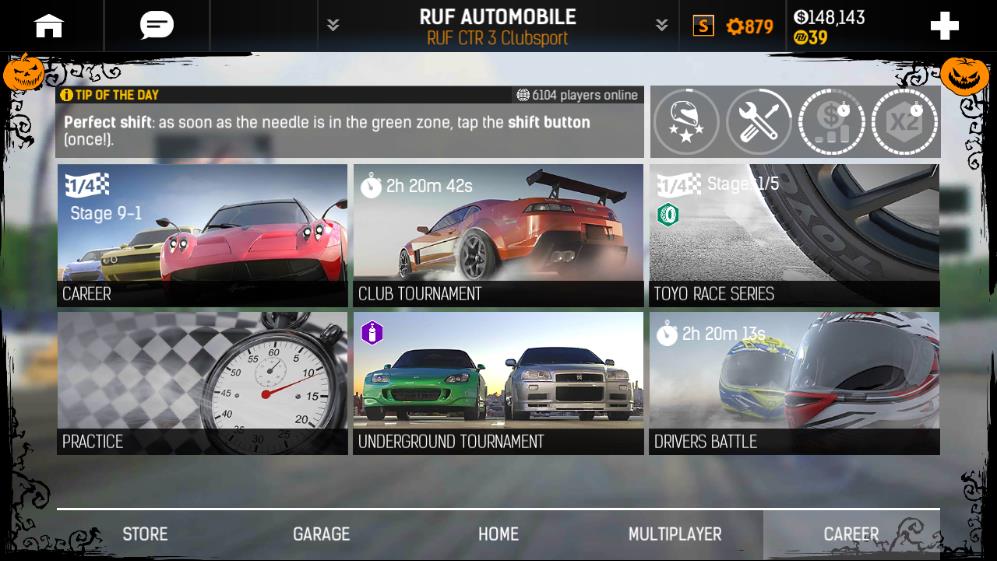Image resolution: width=997 pixels, height=561 pixels.
Task: Enter the Underground Tournament
Action: point(498,384)
